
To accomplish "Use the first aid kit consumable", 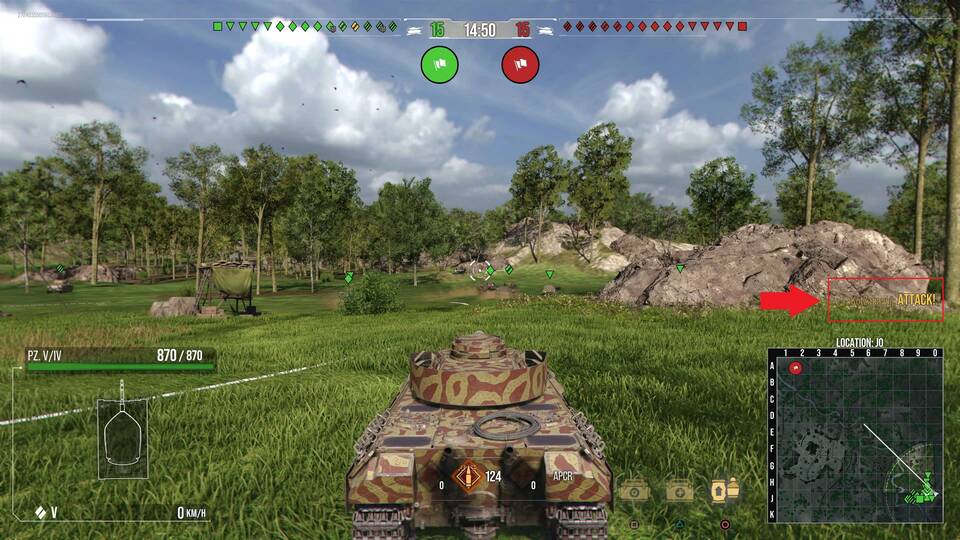I will [x=680, y=490].
